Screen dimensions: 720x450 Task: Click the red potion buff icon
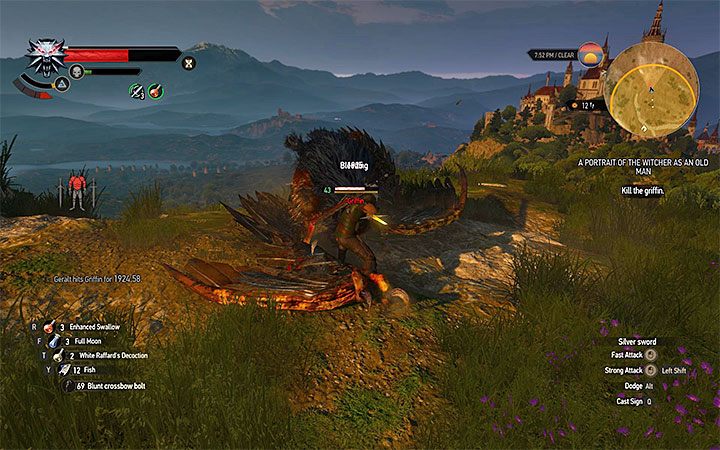pos(156,91)
